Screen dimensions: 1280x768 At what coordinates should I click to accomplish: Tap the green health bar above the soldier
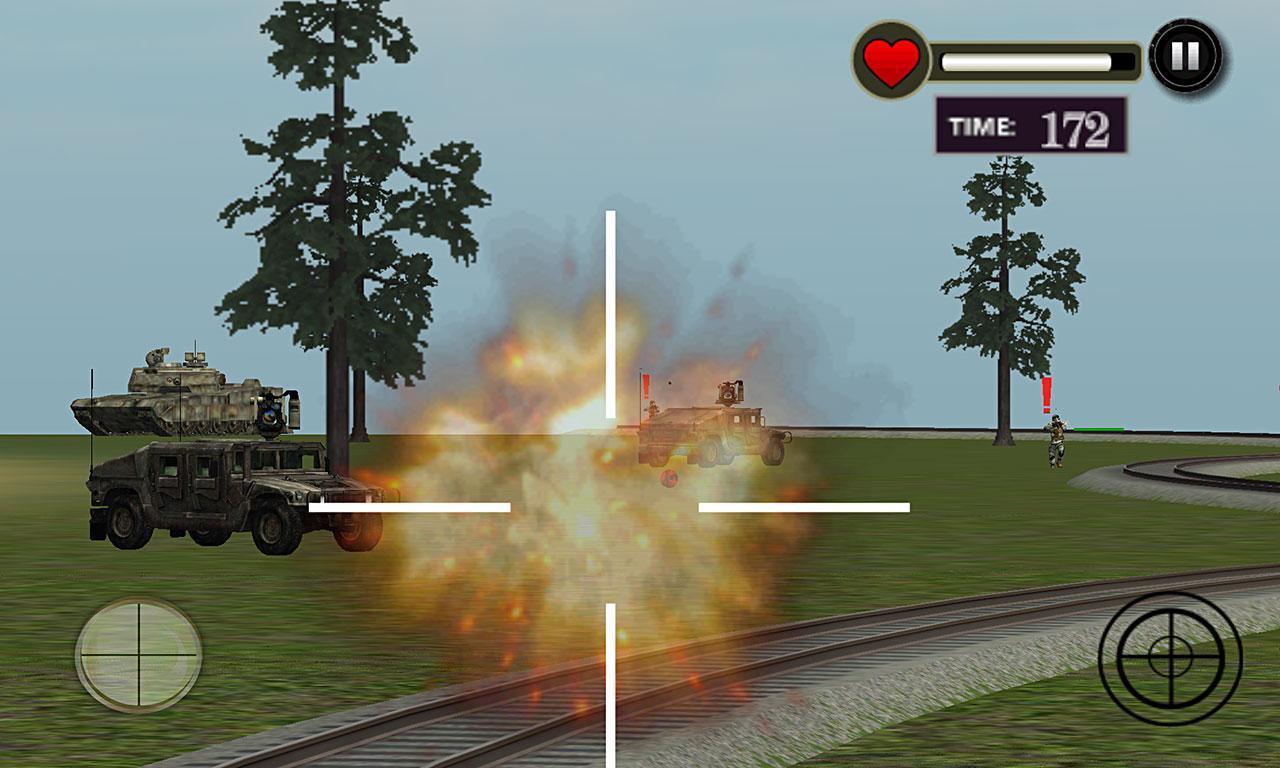point(1100,429)
